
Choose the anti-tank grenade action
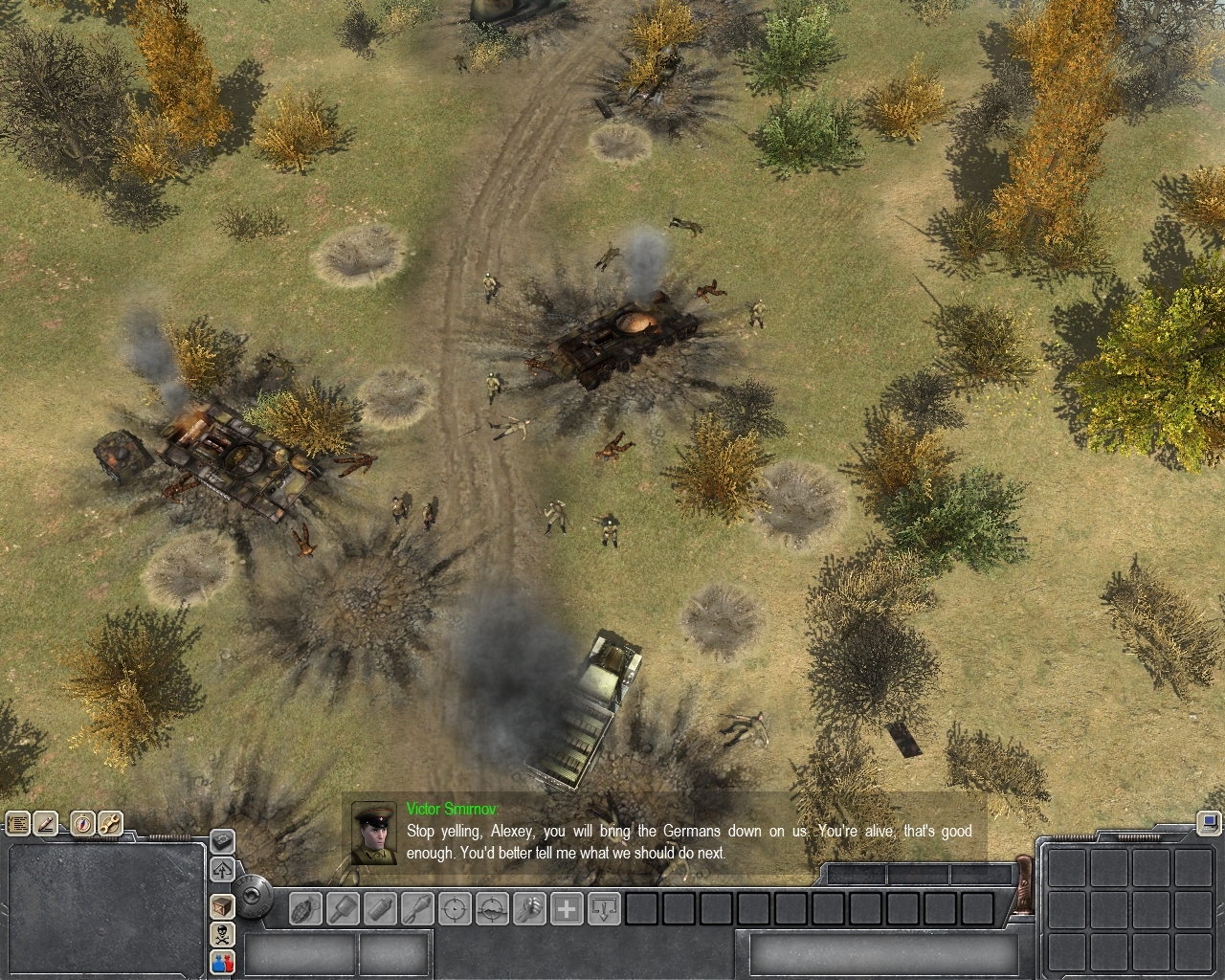click(343, 908)
